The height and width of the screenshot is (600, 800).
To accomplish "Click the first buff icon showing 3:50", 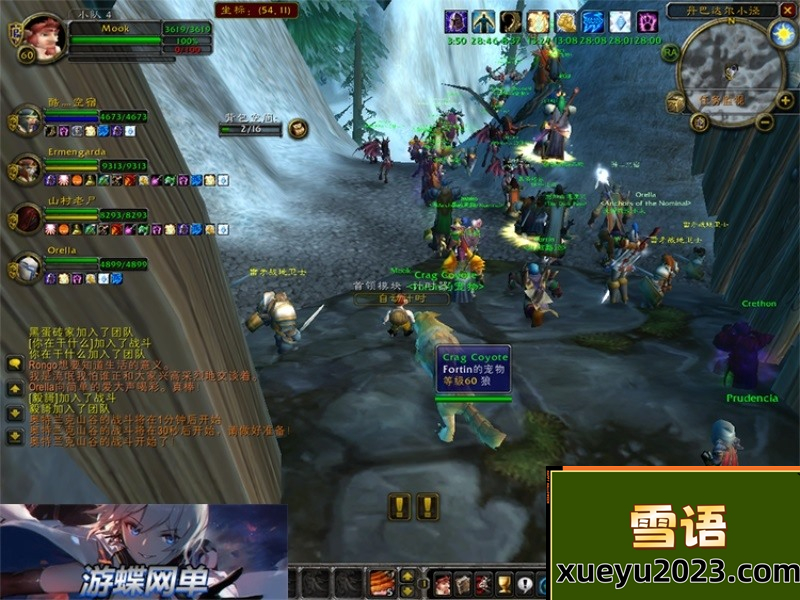I will pos(456,22).
